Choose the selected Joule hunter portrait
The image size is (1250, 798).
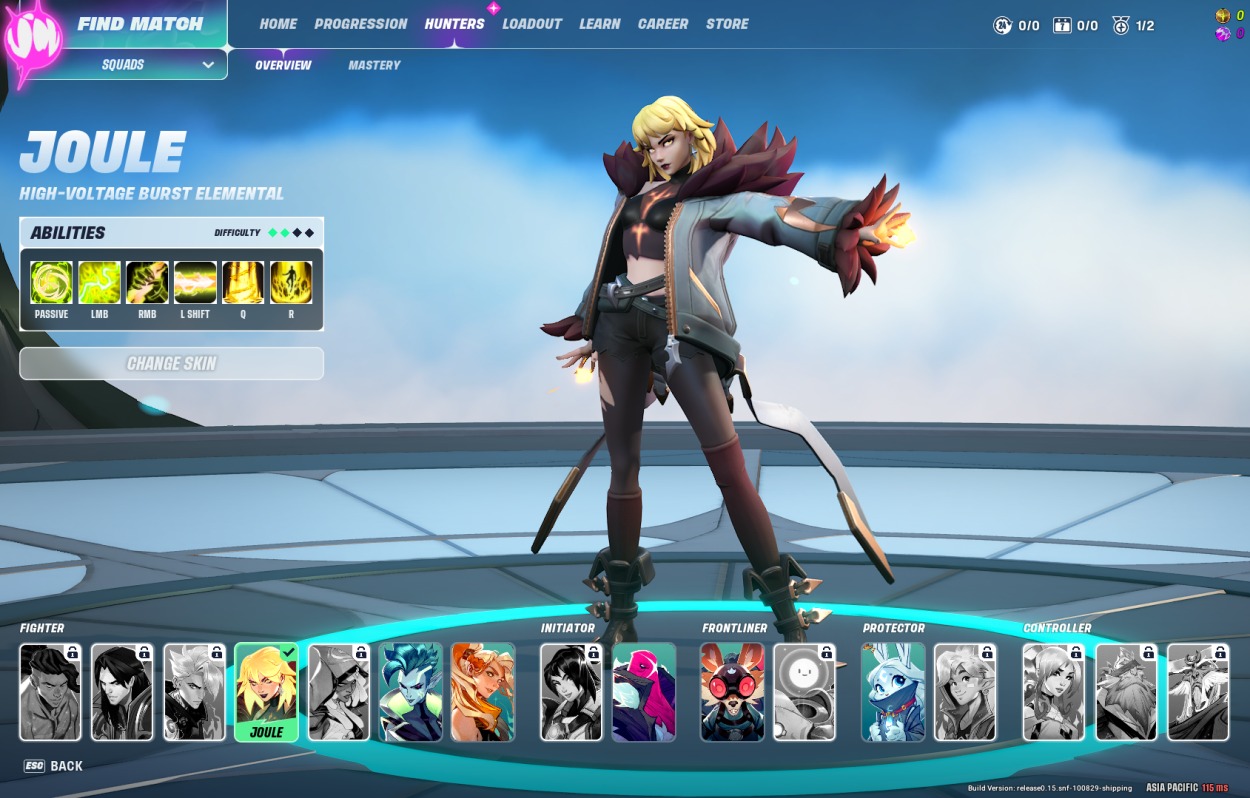[x=266, y=691]
